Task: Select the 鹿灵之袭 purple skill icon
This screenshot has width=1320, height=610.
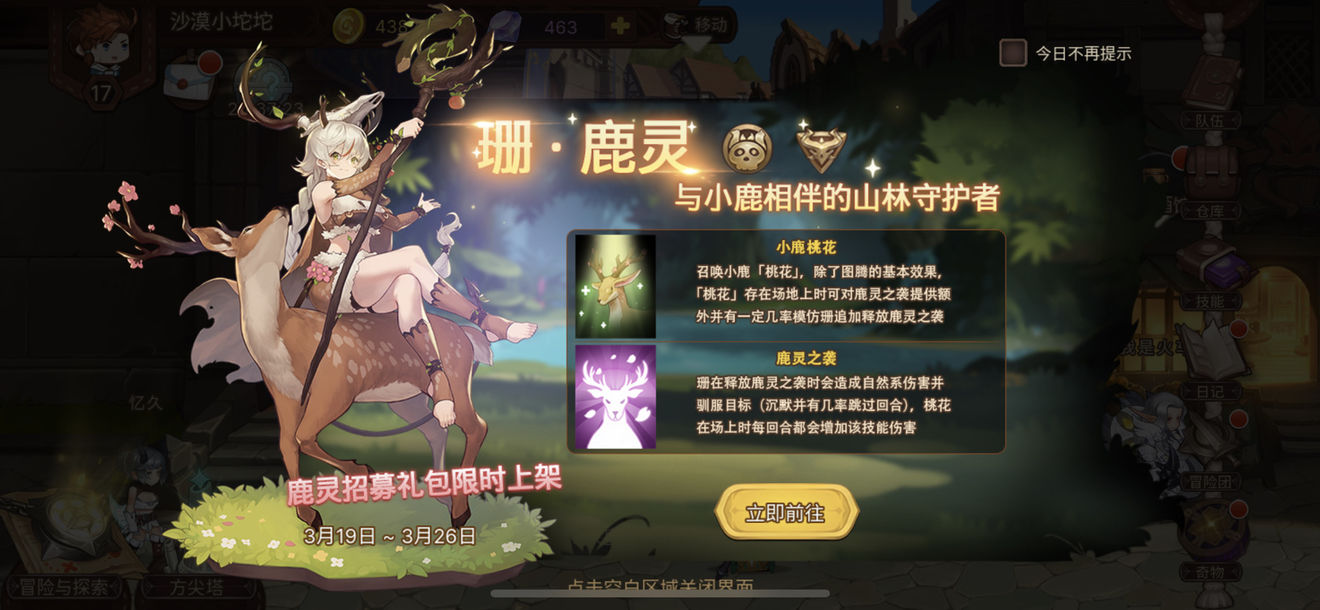Action: pyautogui.click(x=615, y=396)
